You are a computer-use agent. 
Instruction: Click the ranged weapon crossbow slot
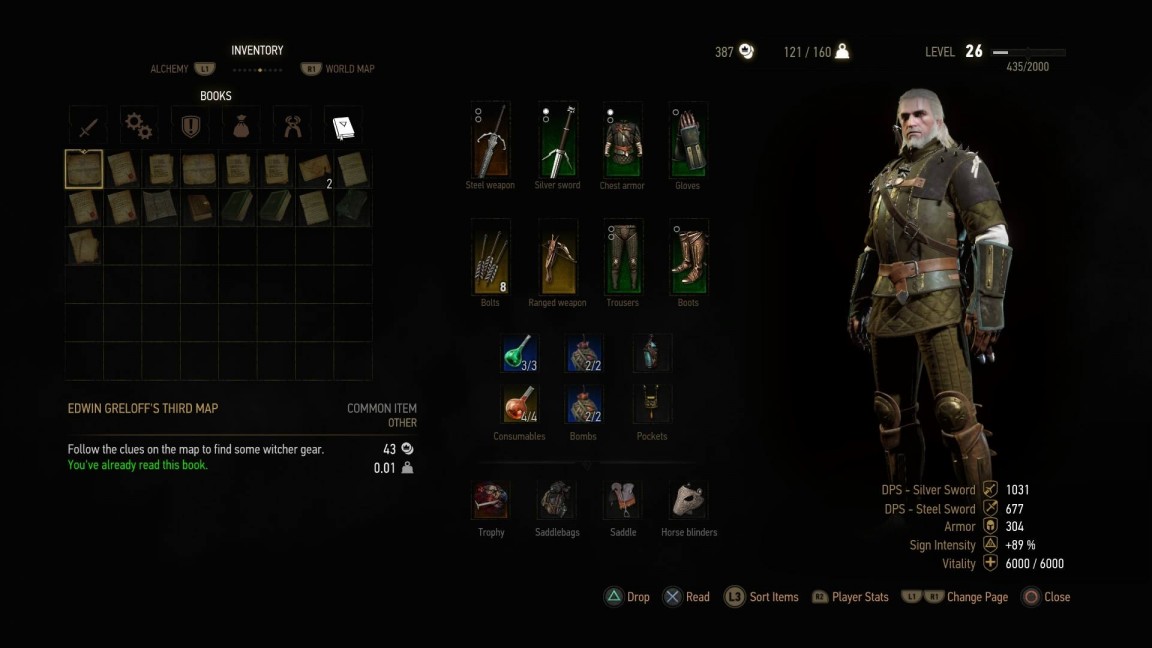557,258
